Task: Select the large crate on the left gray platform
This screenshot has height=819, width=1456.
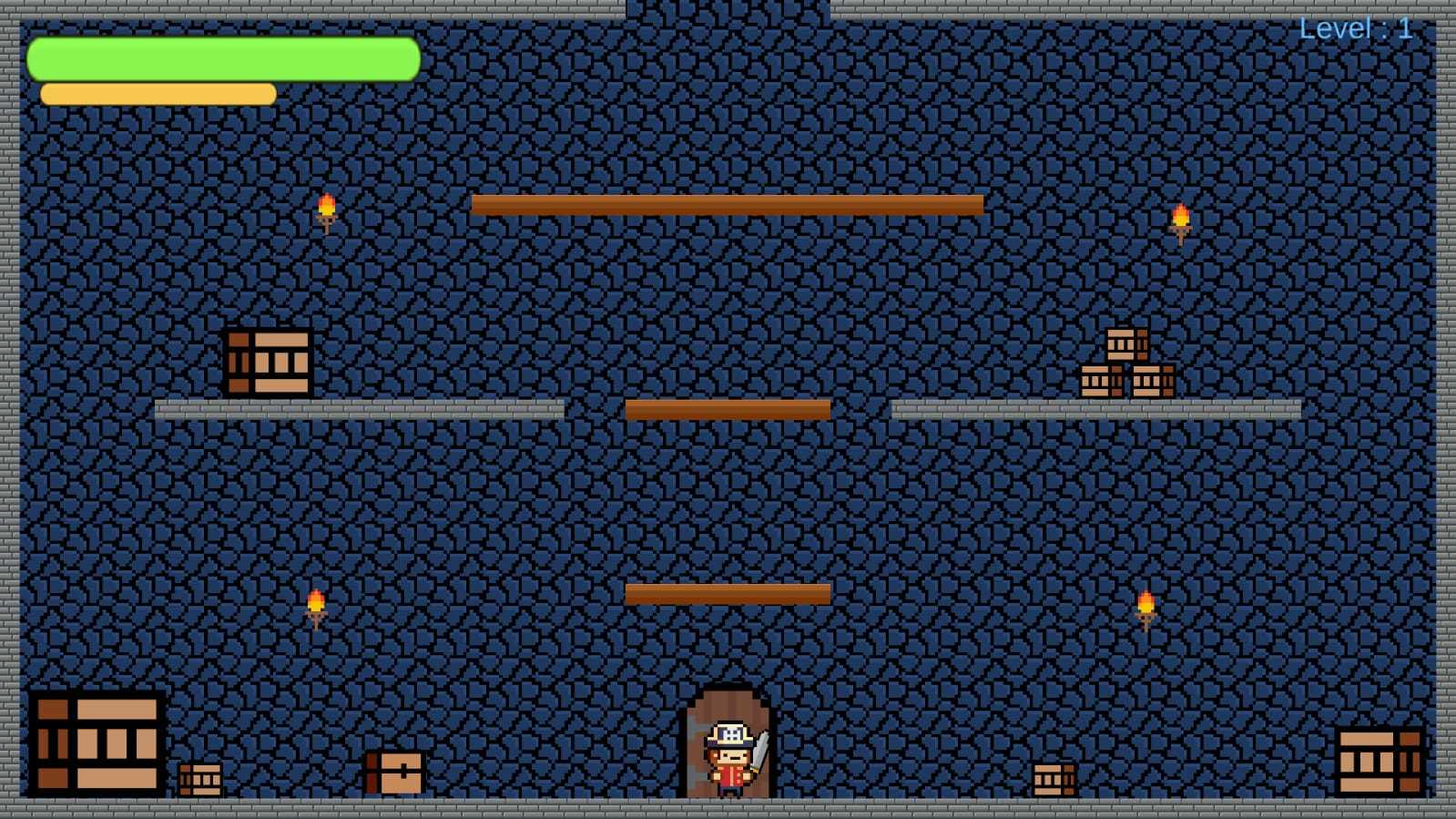Action: tap(267, 362)
